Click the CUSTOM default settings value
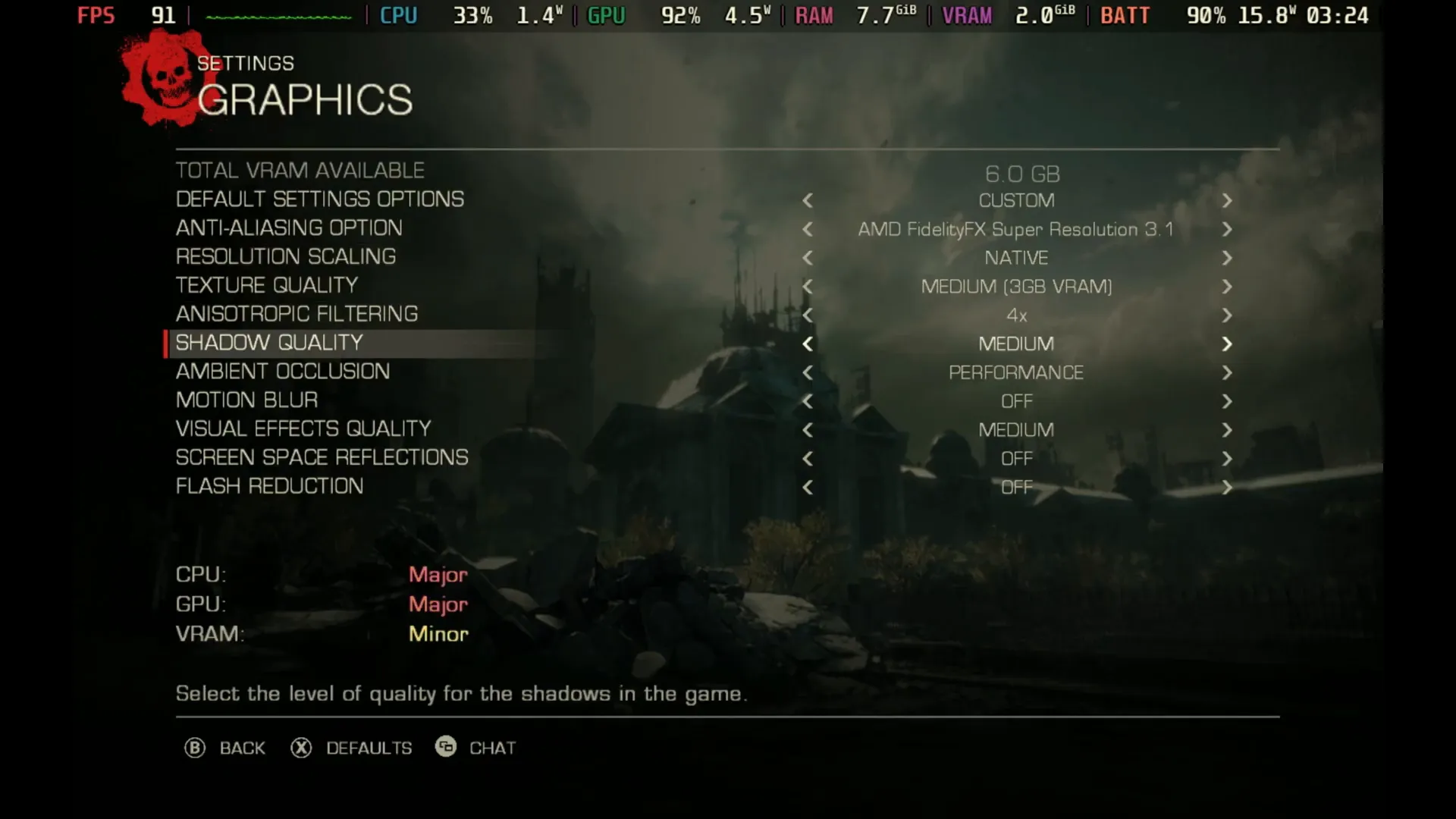Image resolution: width=1456 pixels, height=819 pixels. [1016, 200]
